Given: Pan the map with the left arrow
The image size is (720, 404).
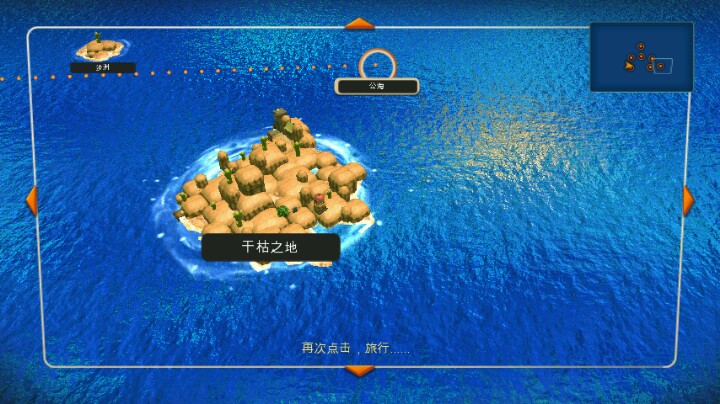Looking at the screenshot, I should tap(31, 200).
